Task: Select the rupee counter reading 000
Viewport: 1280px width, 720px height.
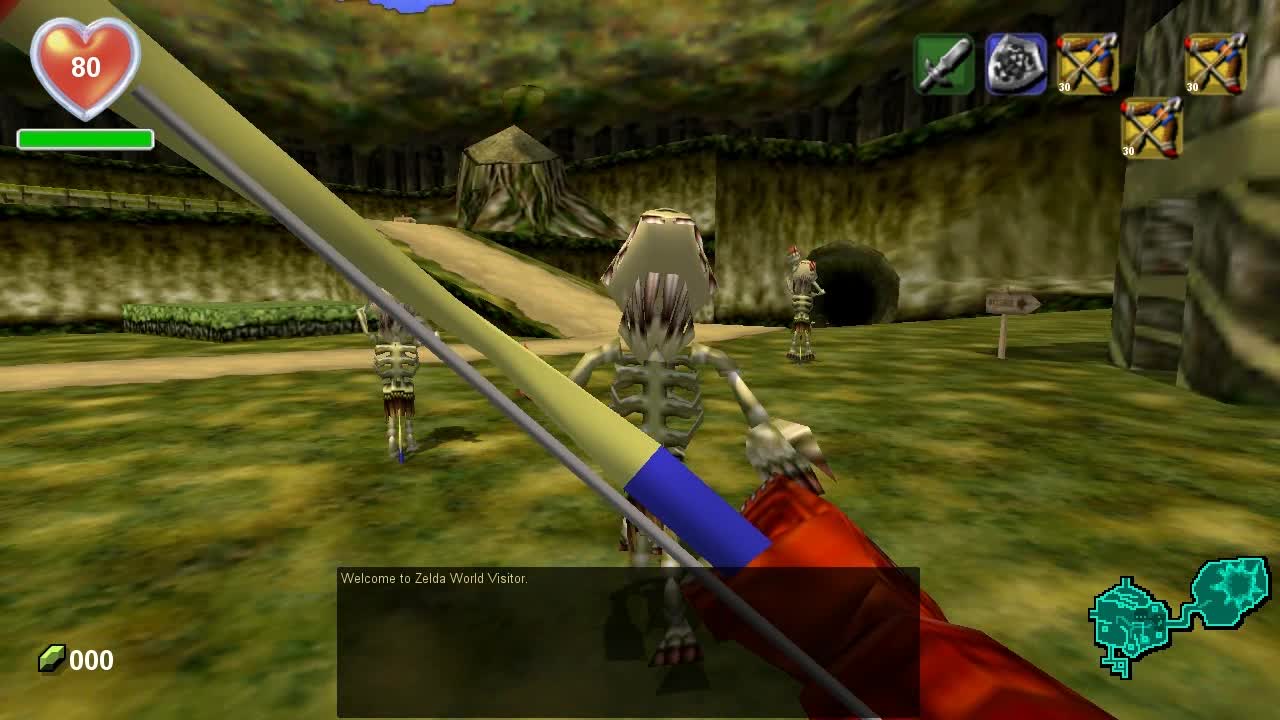Action: (x=90, y=660)
